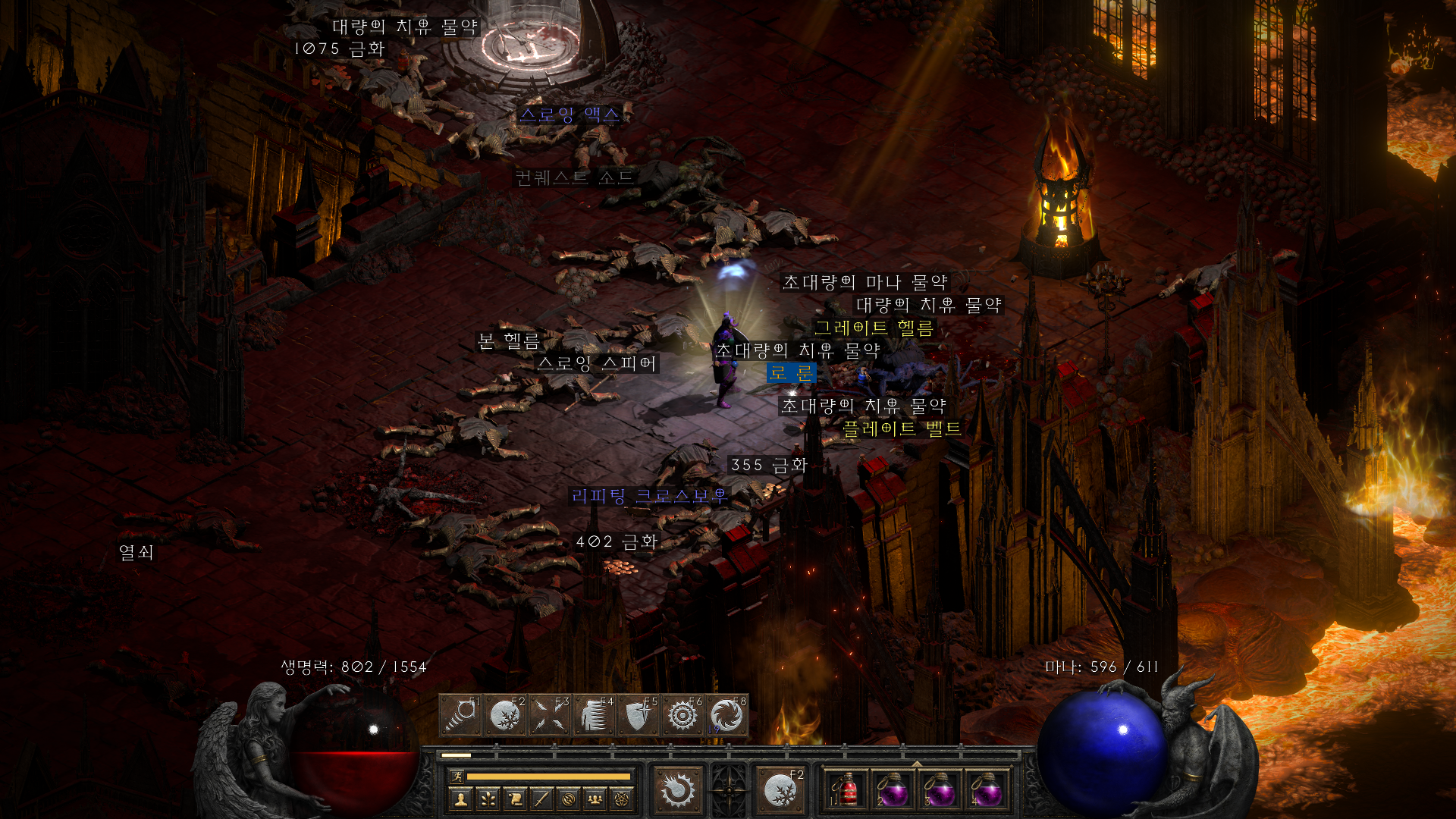The width and height of the screenshot is (1456, 819).
Task: Pick up the 로 룬 item label
Action: [791, 373]
